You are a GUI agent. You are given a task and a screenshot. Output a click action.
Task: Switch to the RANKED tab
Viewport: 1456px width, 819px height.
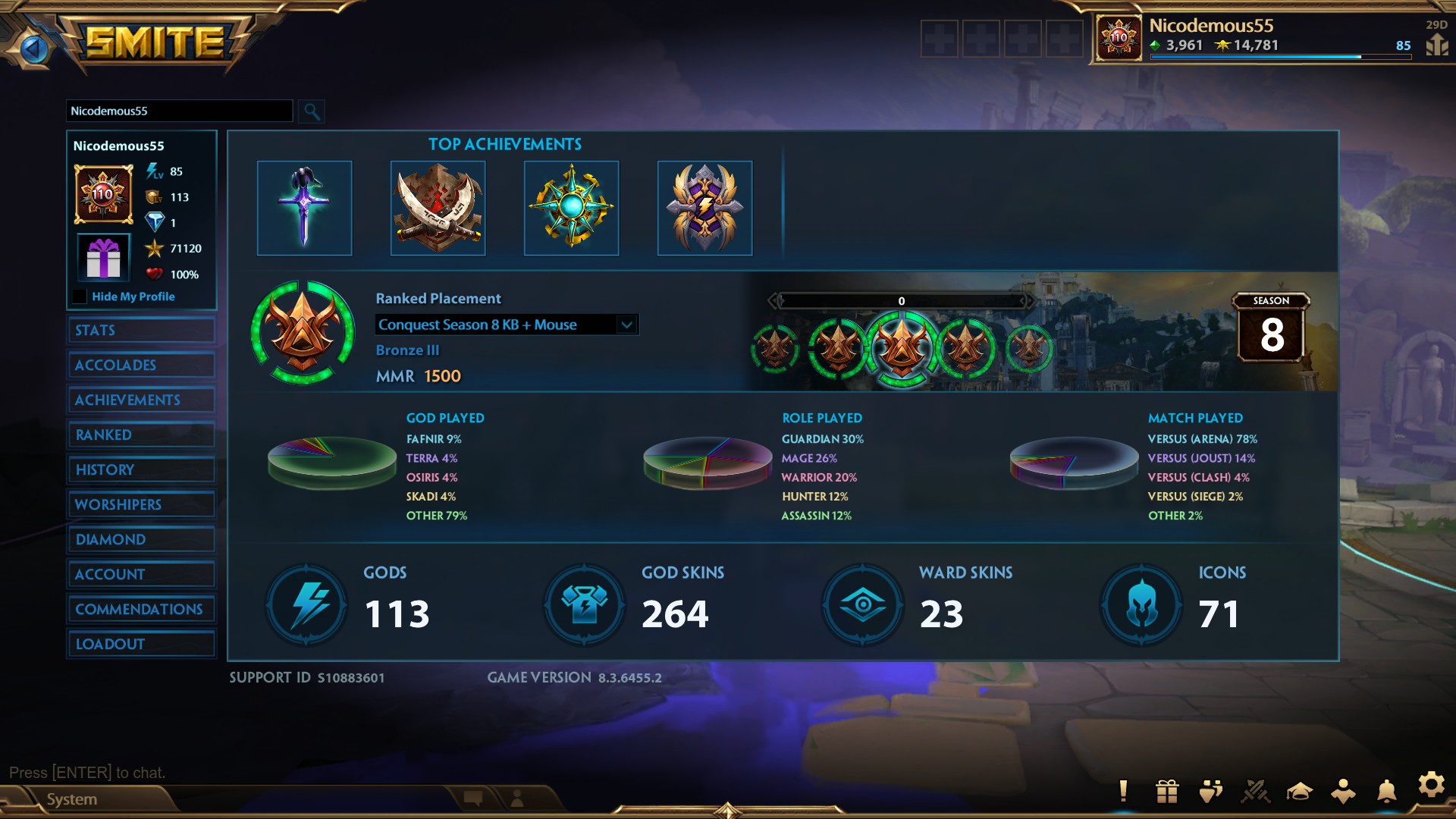pos(141,435)
